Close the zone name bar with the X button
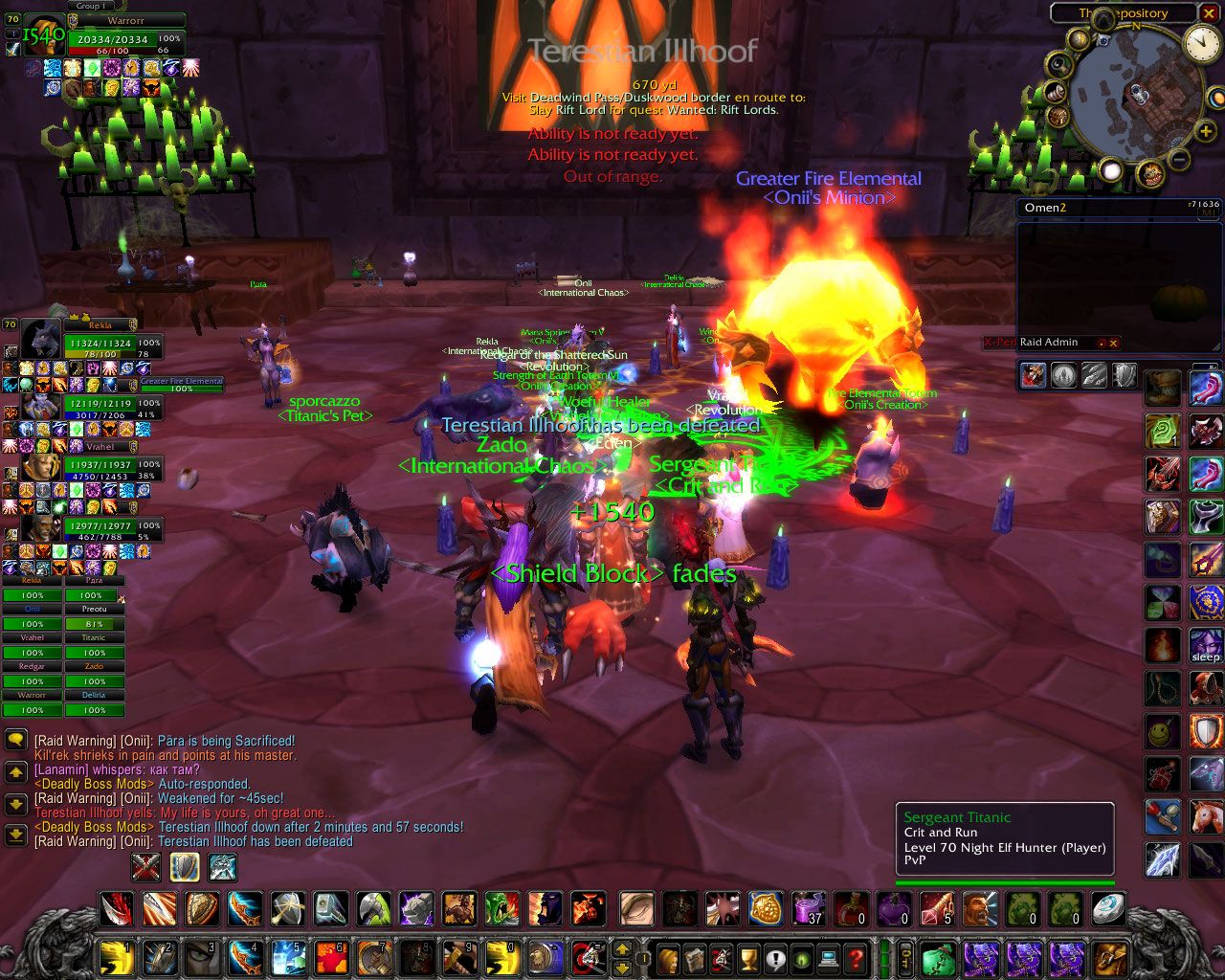Viewport: 1225px width, 980px height. [1209, 13]
